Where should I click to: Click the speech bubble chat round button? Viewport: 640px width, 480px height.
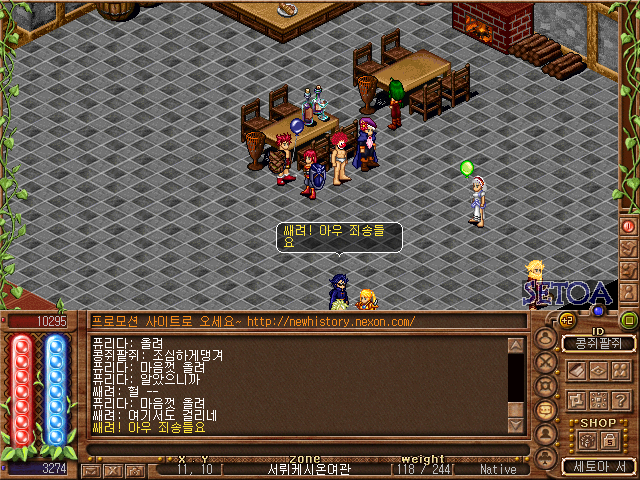[x=545, y=411]
